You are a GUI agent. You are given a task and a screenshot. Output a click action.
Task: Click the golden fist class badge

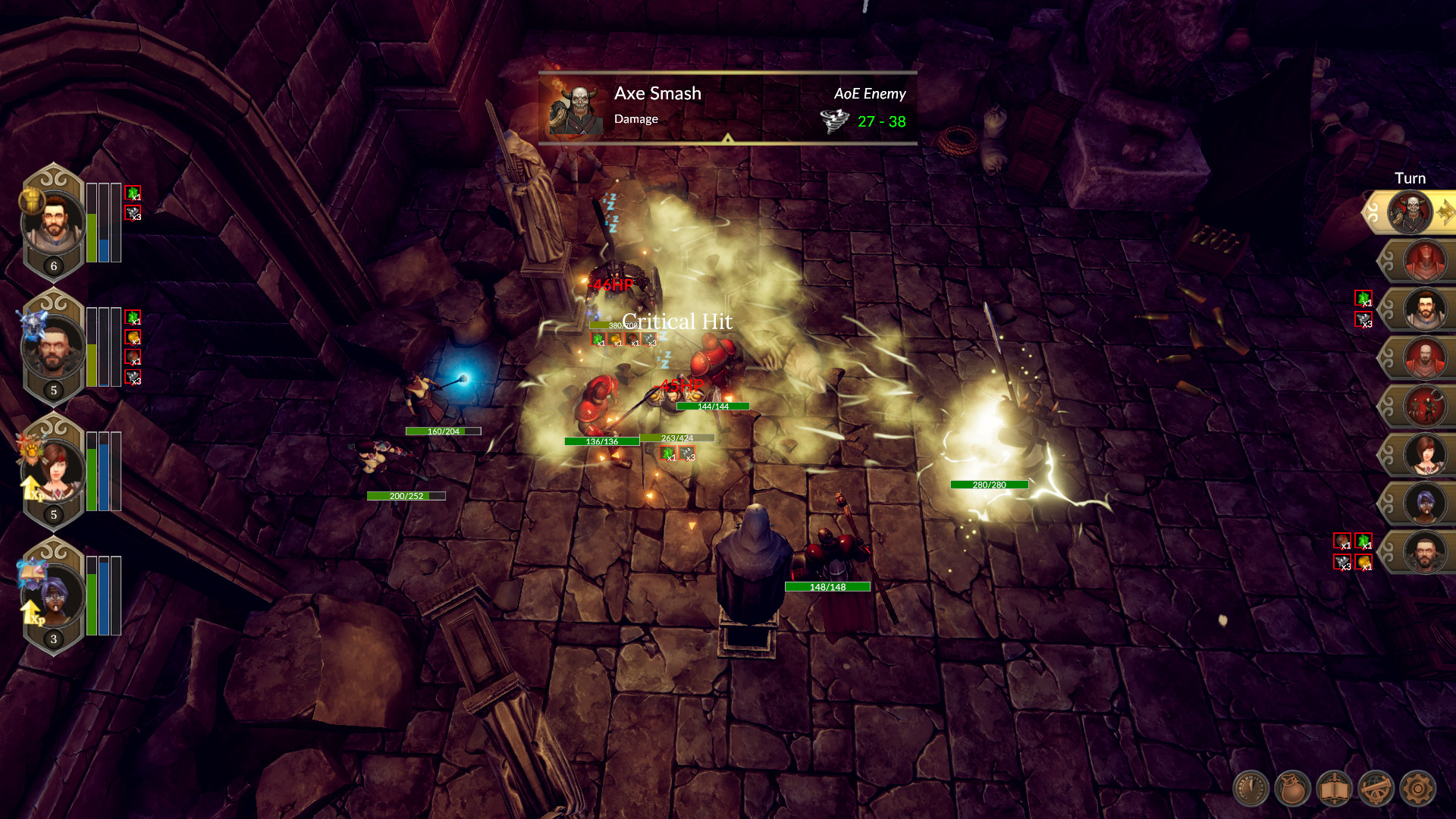tap(30, 199)
